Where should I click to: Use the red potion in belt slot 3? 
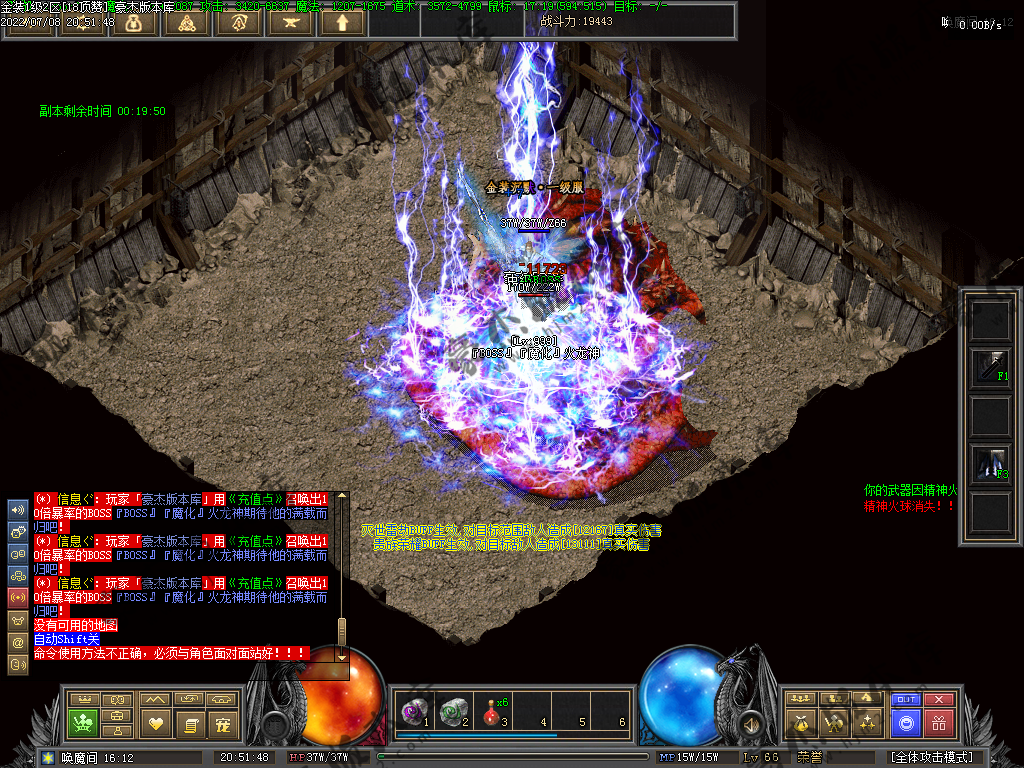(x=490, y=712)
